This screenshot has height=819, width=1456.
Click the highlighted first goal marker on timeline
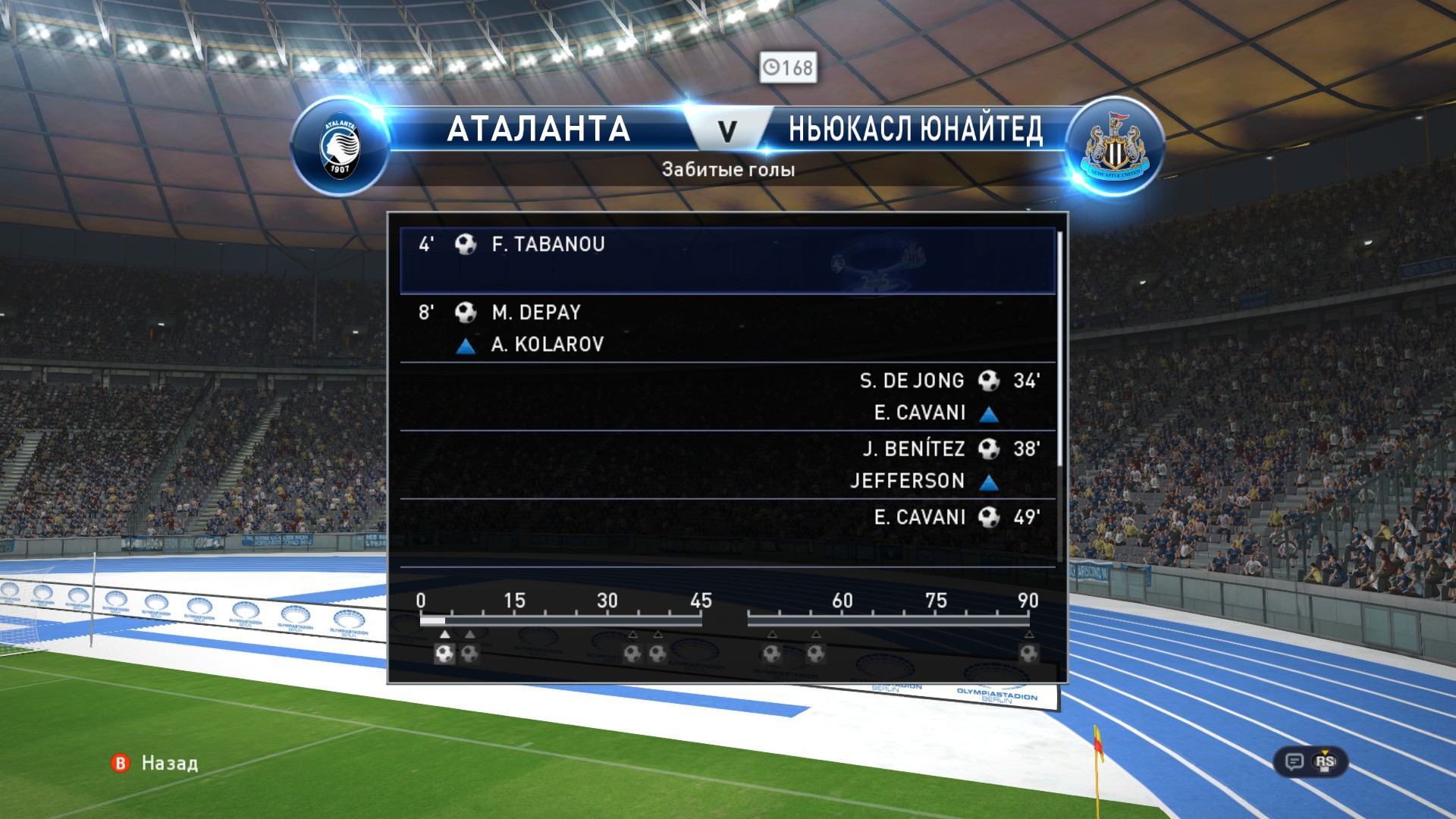click(445, 653)
